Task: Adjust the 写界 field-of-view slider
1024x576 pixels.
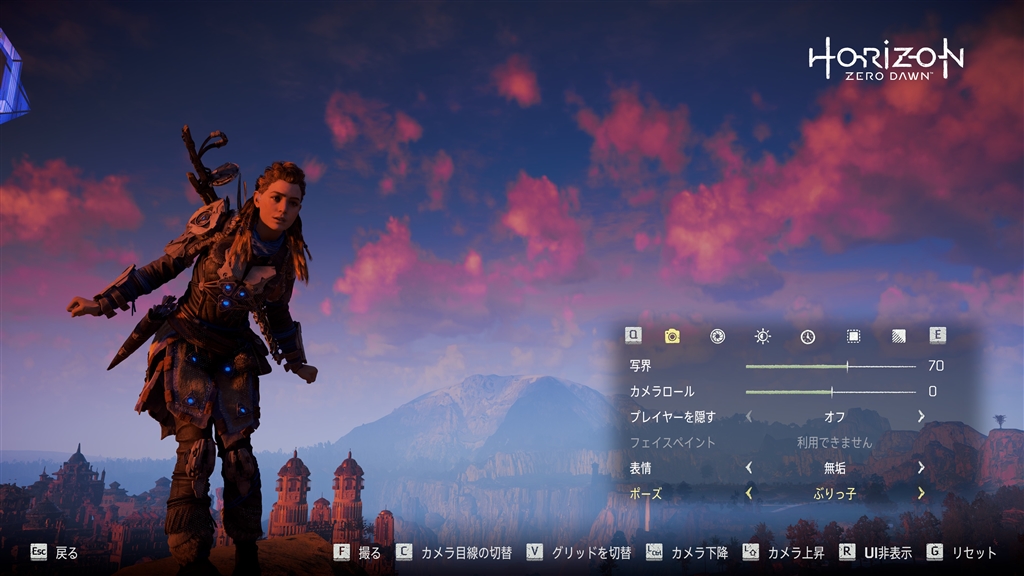Action: [847, 366]
